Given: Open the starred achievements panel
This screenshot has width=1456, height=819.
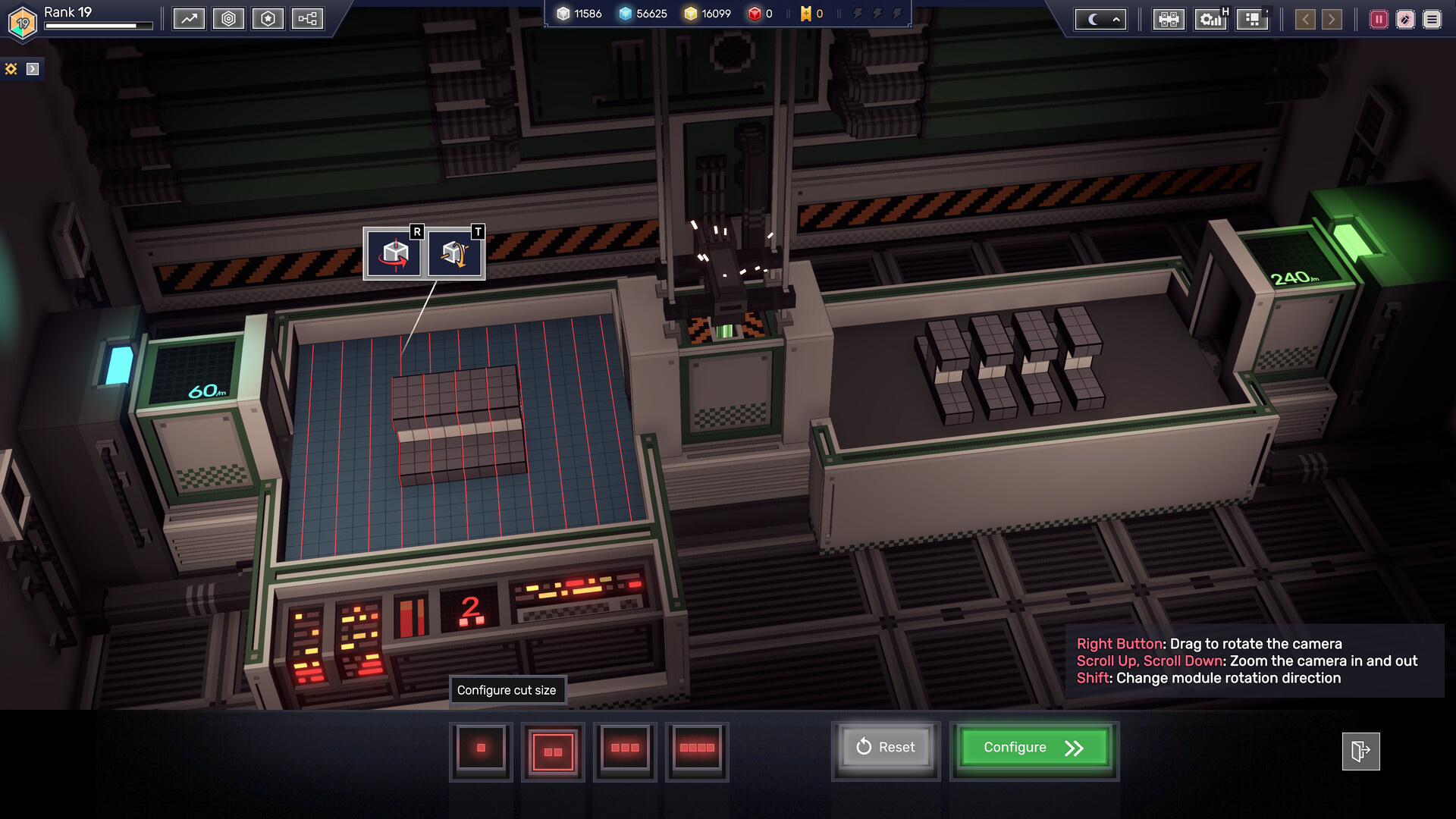Looking at the screenshot, I should 268,19.
